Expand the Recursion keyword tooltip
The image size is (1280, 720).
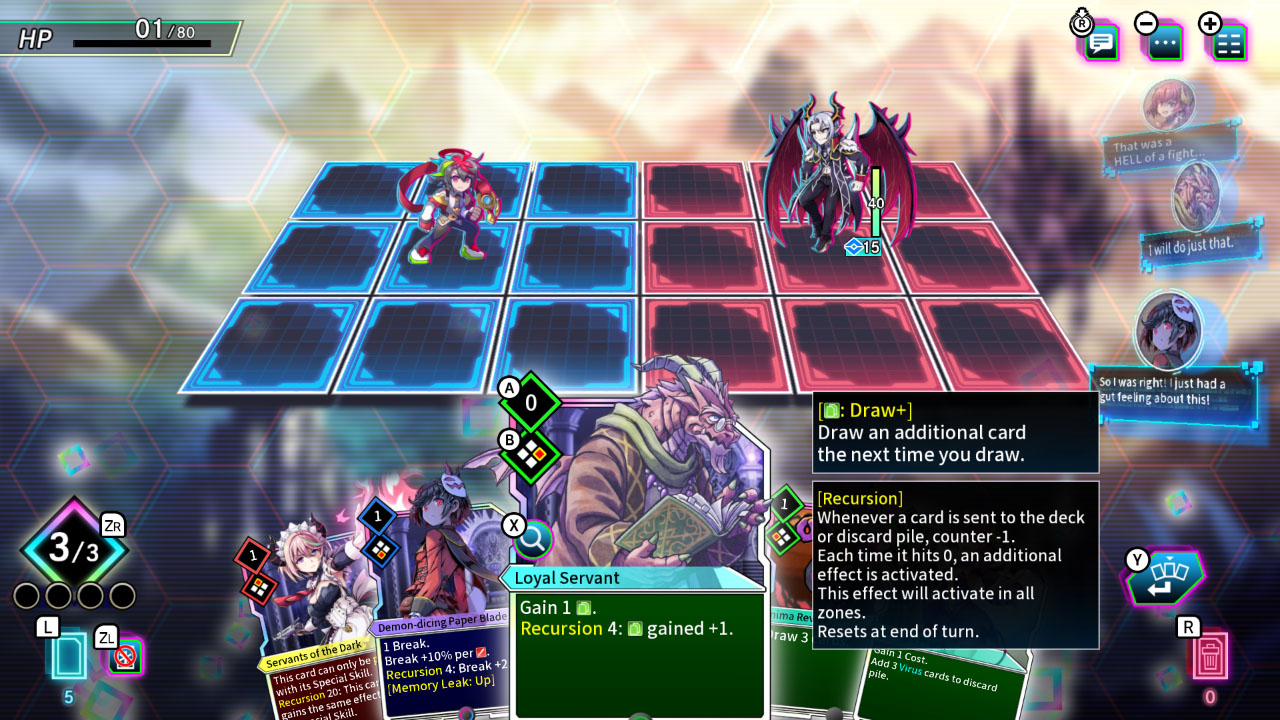click(956, 565)
